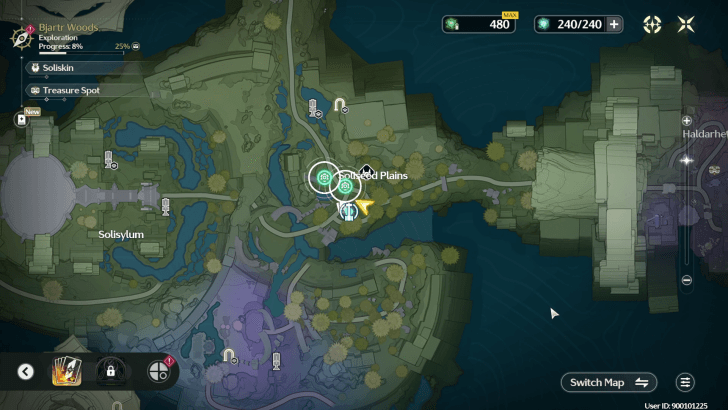Zoom out the map with the minus button
This screenshot has width=728, height=410.
[686, 280]
